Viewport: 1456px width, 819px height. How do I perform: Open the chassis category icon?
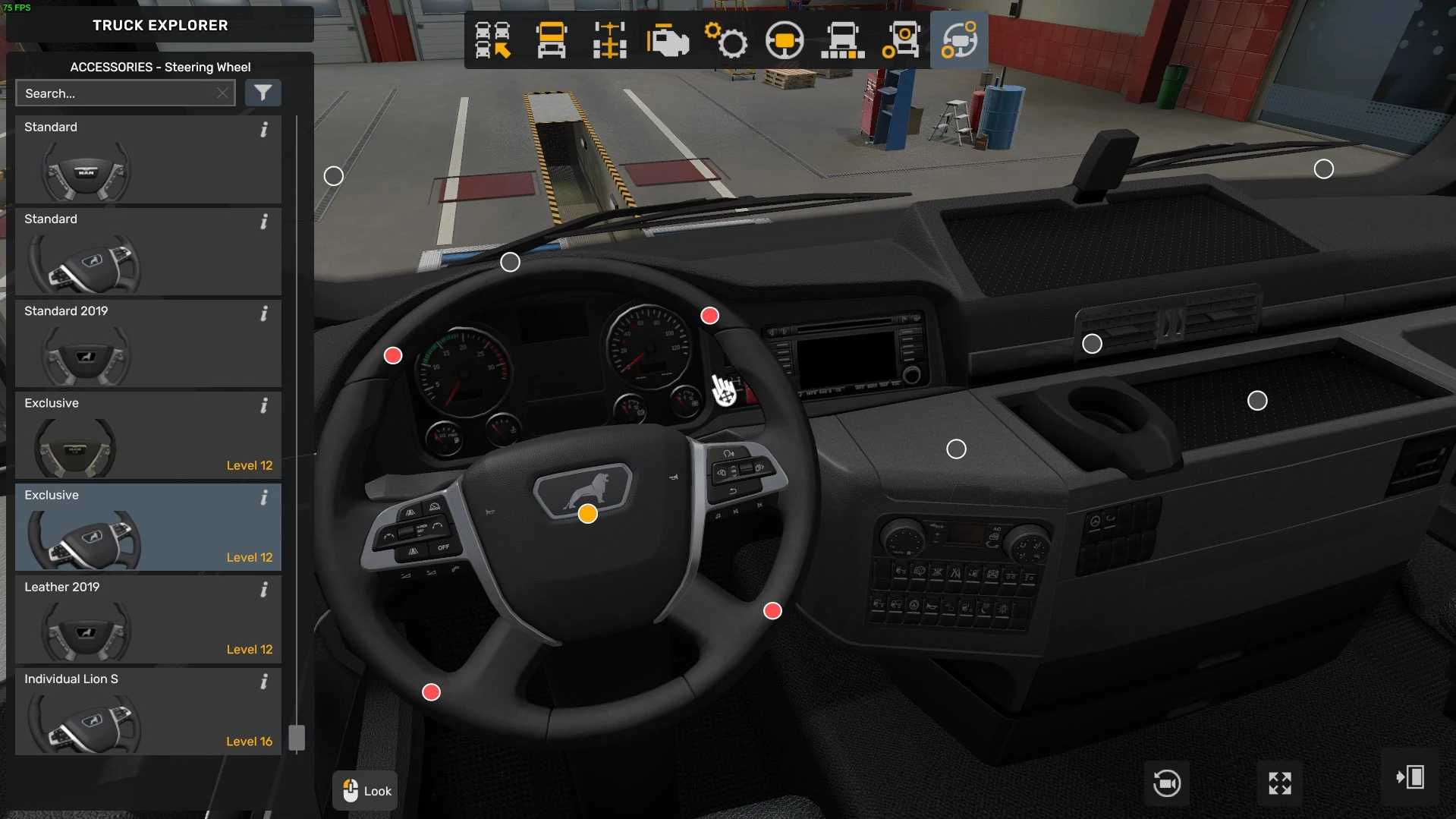click(x=609, y=40)
